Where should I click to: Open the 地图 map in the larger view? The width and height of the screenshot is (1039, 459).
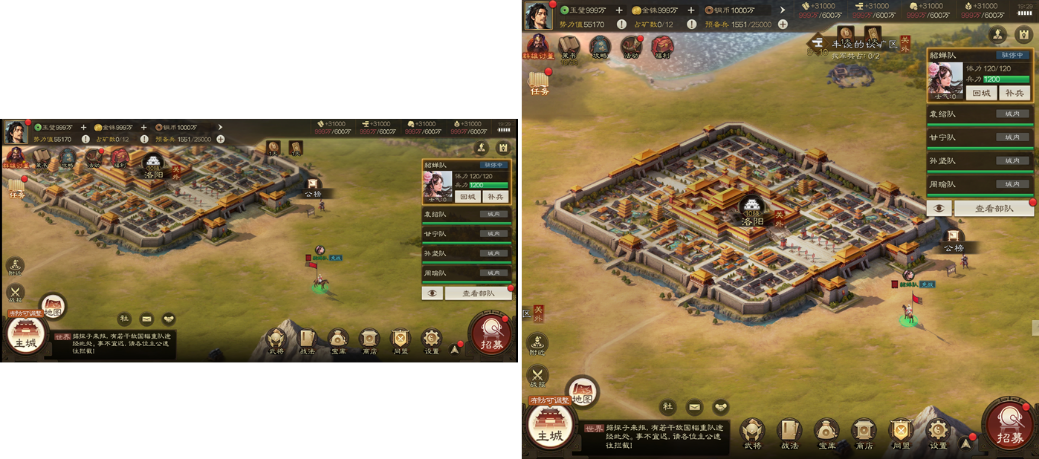point(581,393)
